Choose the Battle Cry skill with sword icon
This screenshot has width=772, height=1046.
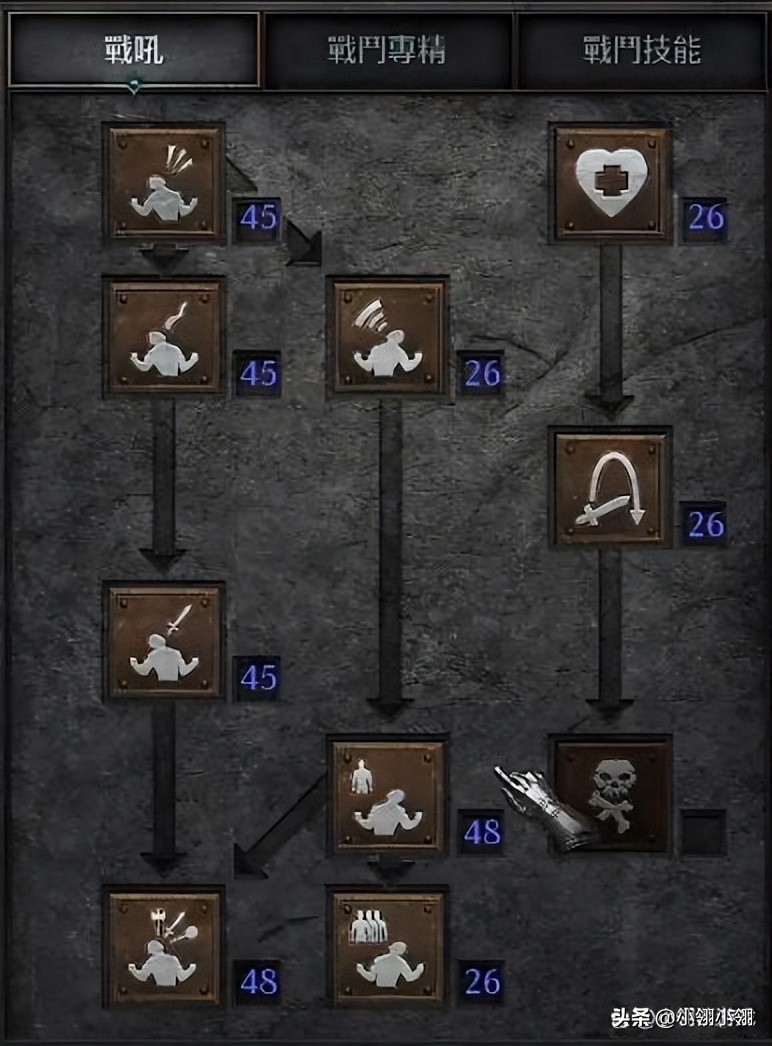pyautogui.click(x=164, y=643)
